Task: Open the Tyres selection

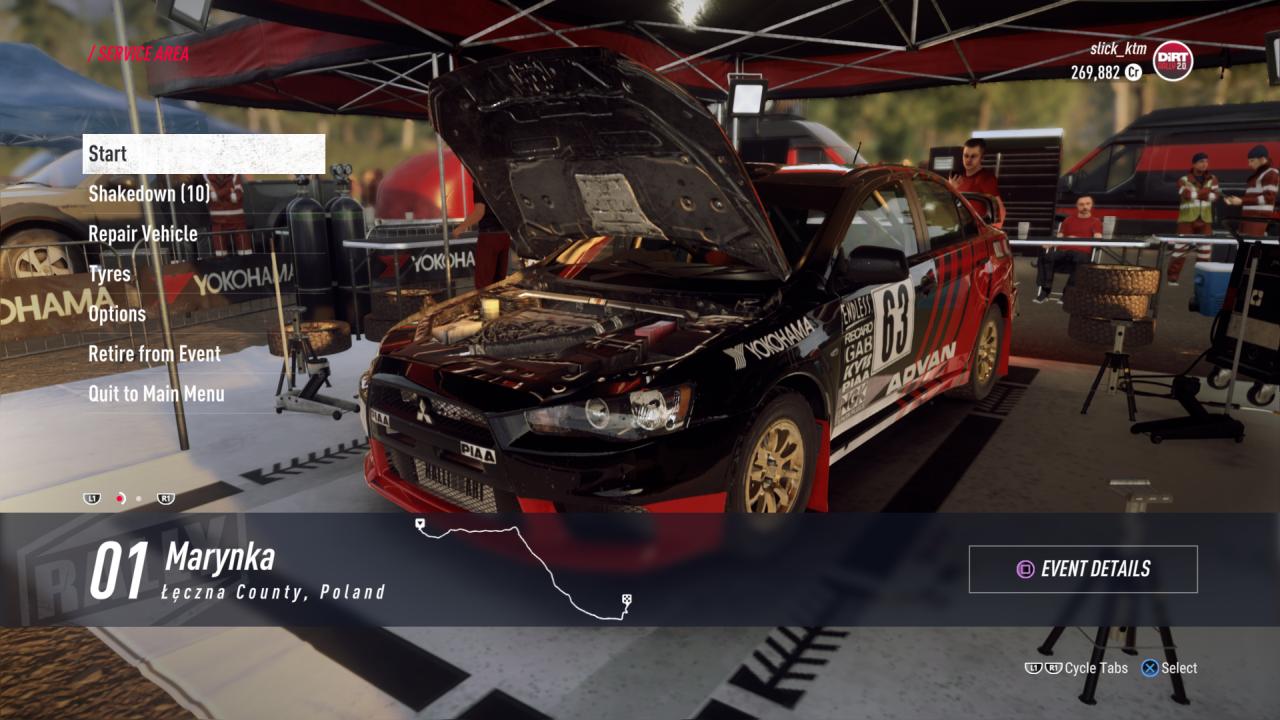Action: pyautogui.click(x=110, y=274)
